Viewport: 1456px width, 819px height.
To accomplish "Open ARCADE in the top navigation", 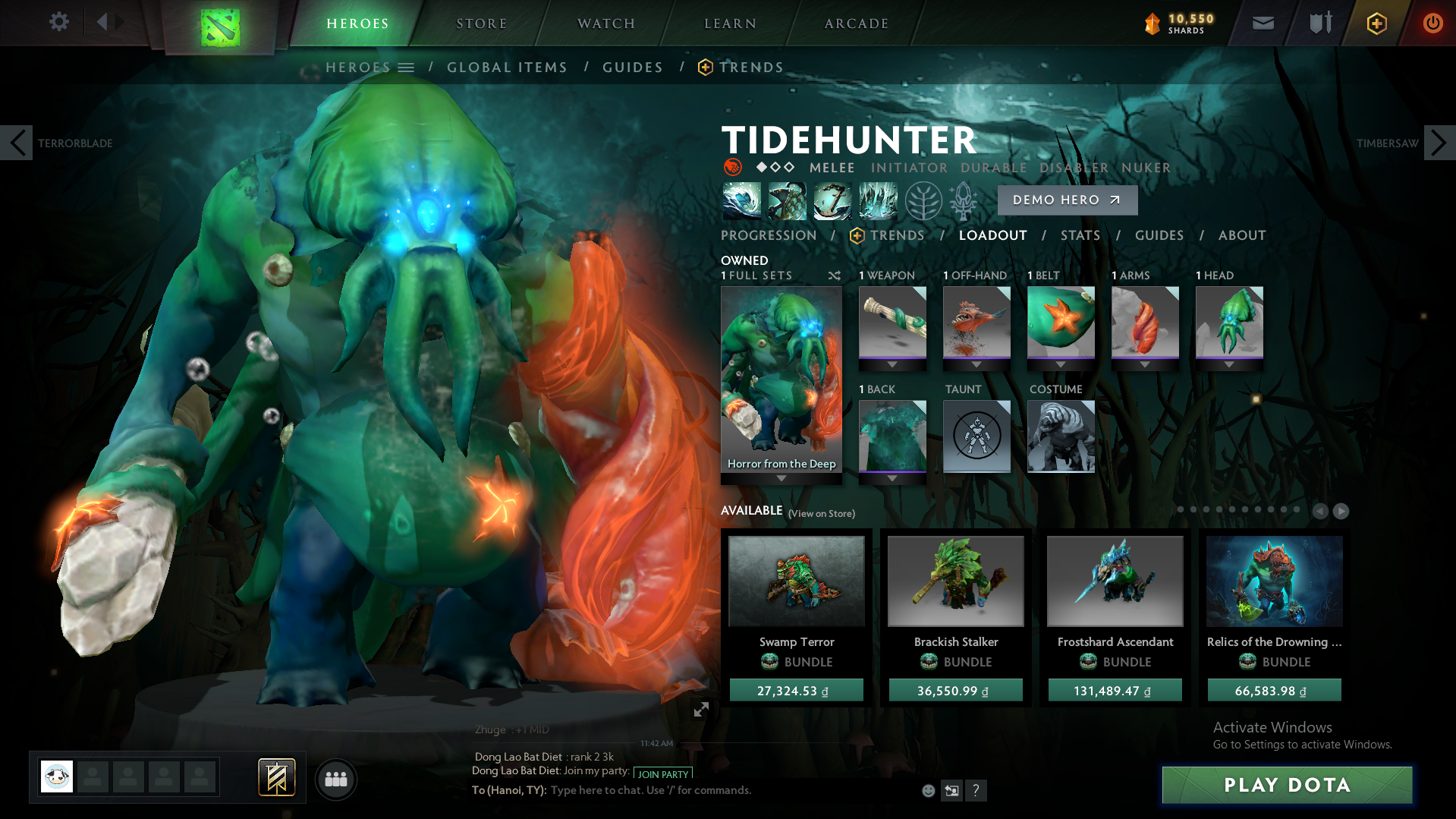I will click(x=856, y=23).
